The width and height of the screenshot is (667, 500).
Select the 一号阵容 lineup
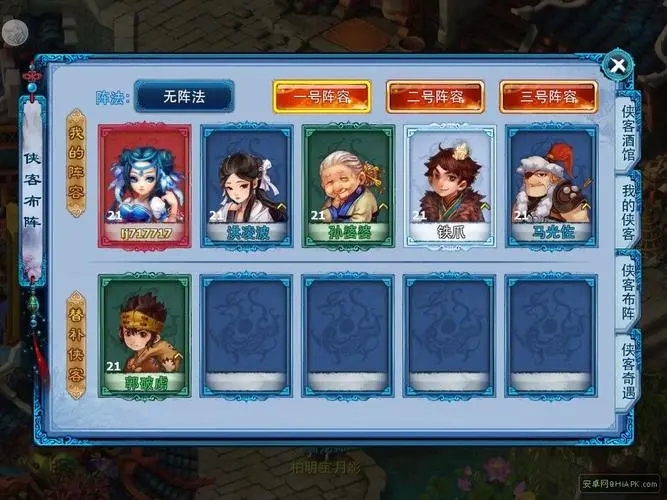(x=321, y=97)
